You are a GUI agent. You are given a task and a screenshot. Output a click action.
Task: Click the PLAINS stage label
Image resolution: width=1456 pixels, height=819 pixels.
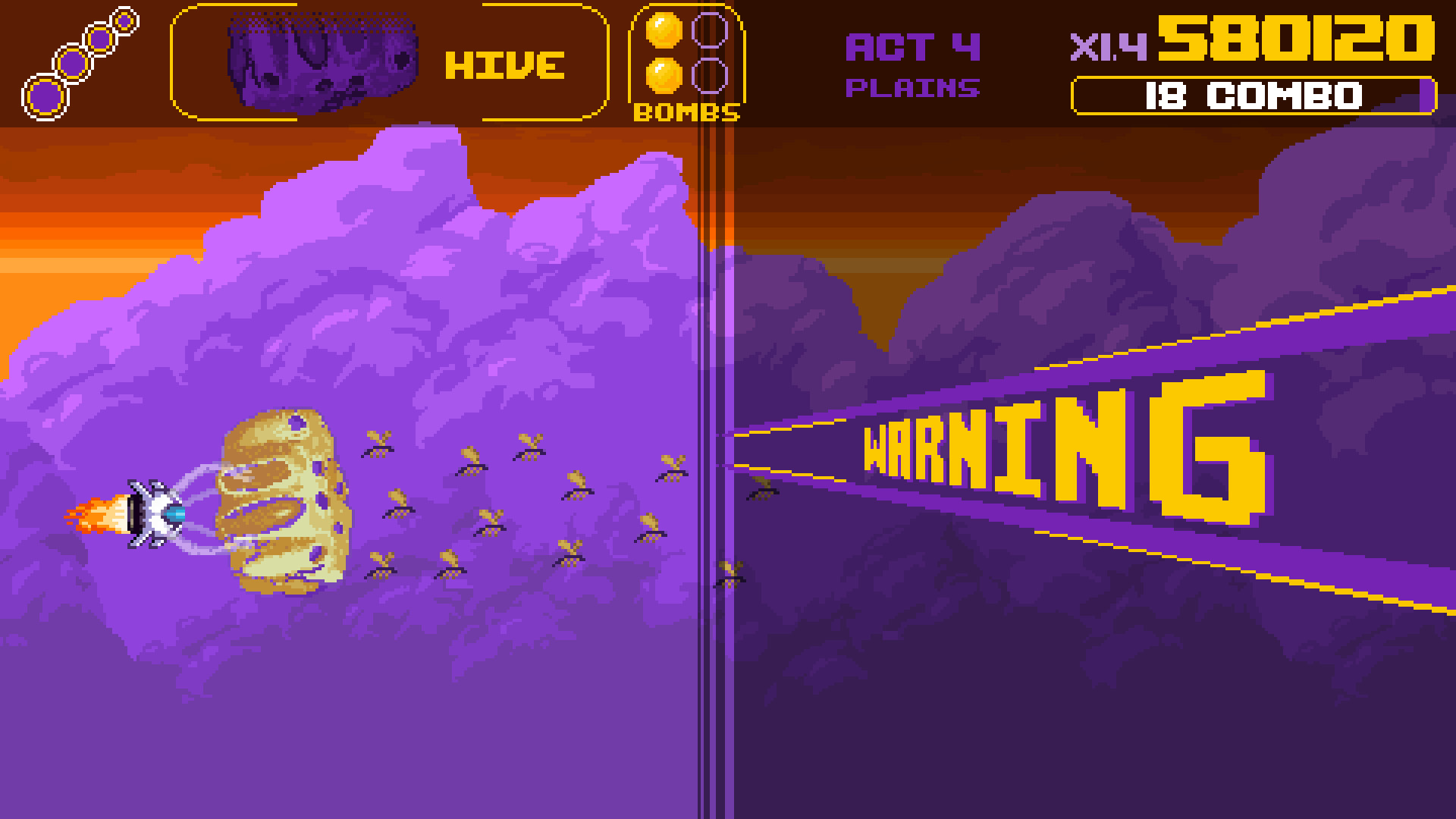pyautogui.click(x=913, y=89)
